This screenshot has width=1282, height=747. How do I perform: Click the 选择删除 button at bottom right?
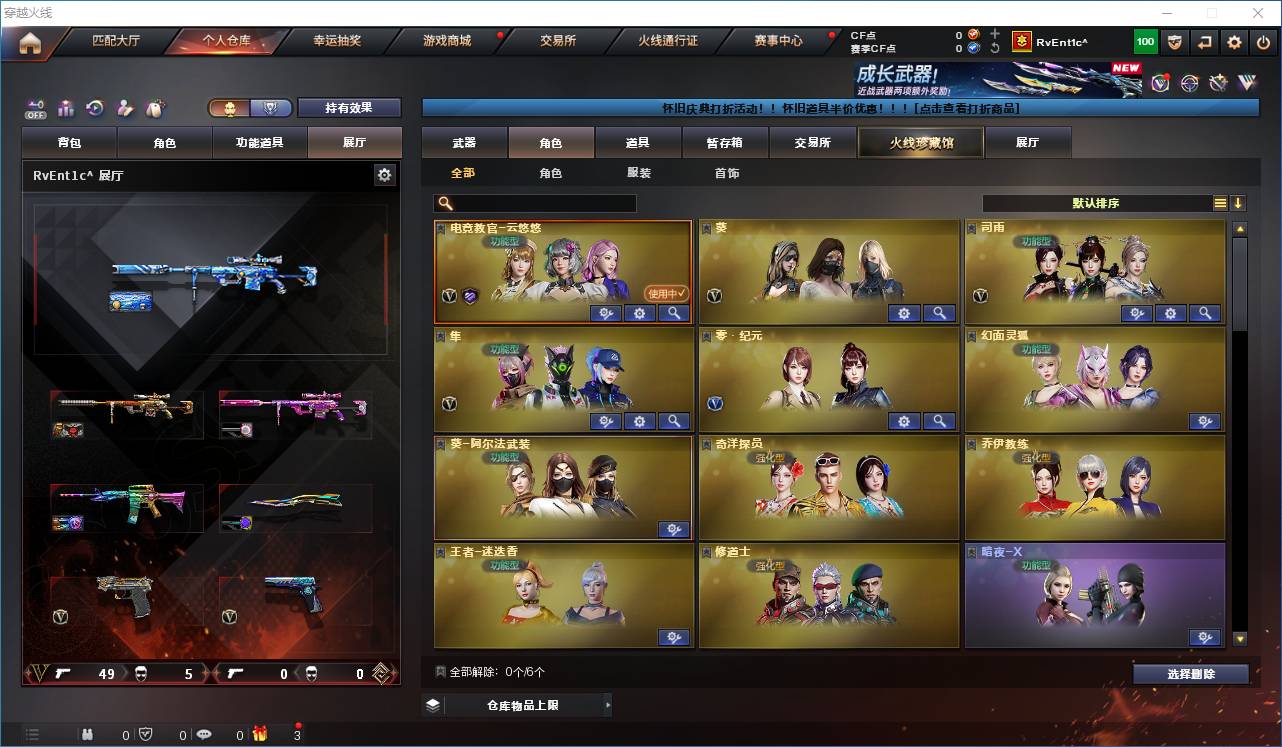pyautogui.click(x=1190, y=673)
